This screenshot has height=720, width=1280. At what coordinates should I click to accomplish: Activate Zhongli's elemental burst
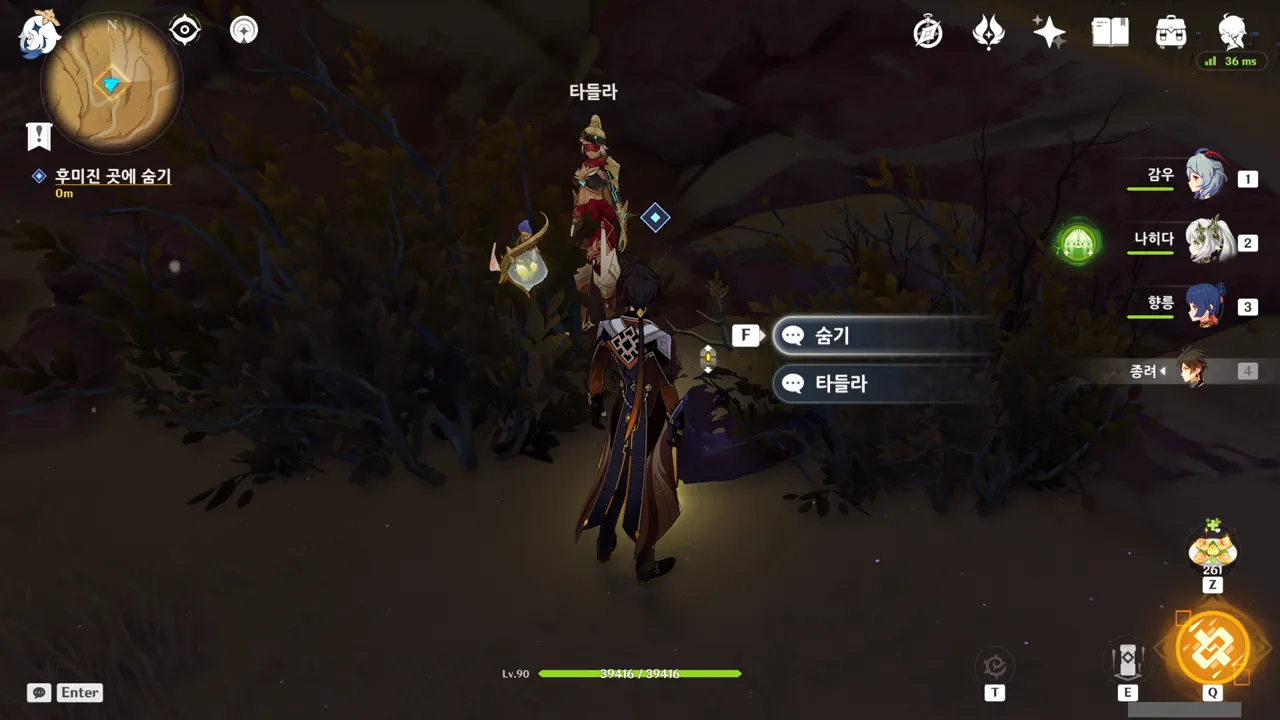click(x=1212, y=647)
